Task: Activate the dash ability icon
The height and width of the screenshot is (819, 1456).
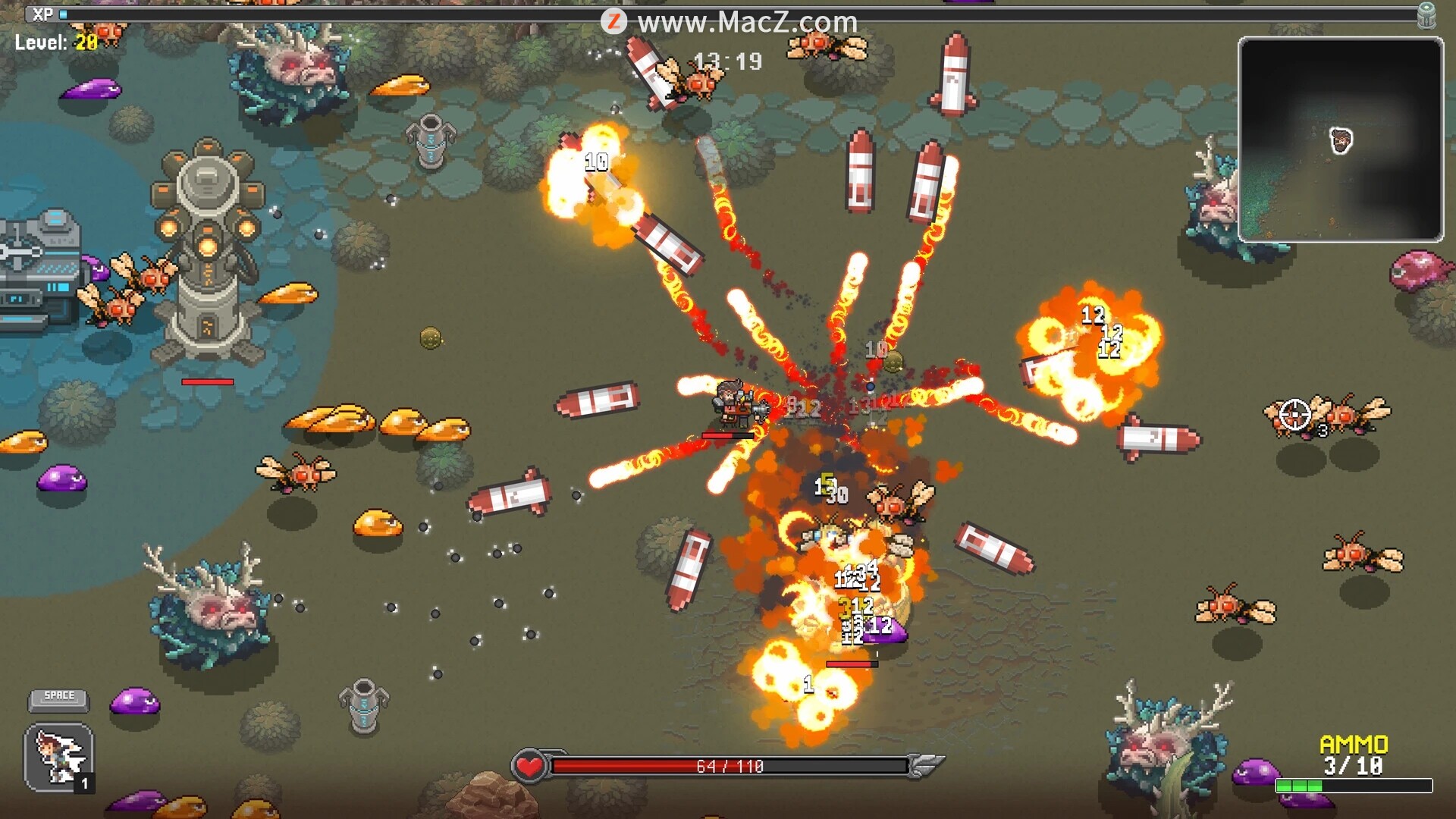Action: click(x=59, y=757)
